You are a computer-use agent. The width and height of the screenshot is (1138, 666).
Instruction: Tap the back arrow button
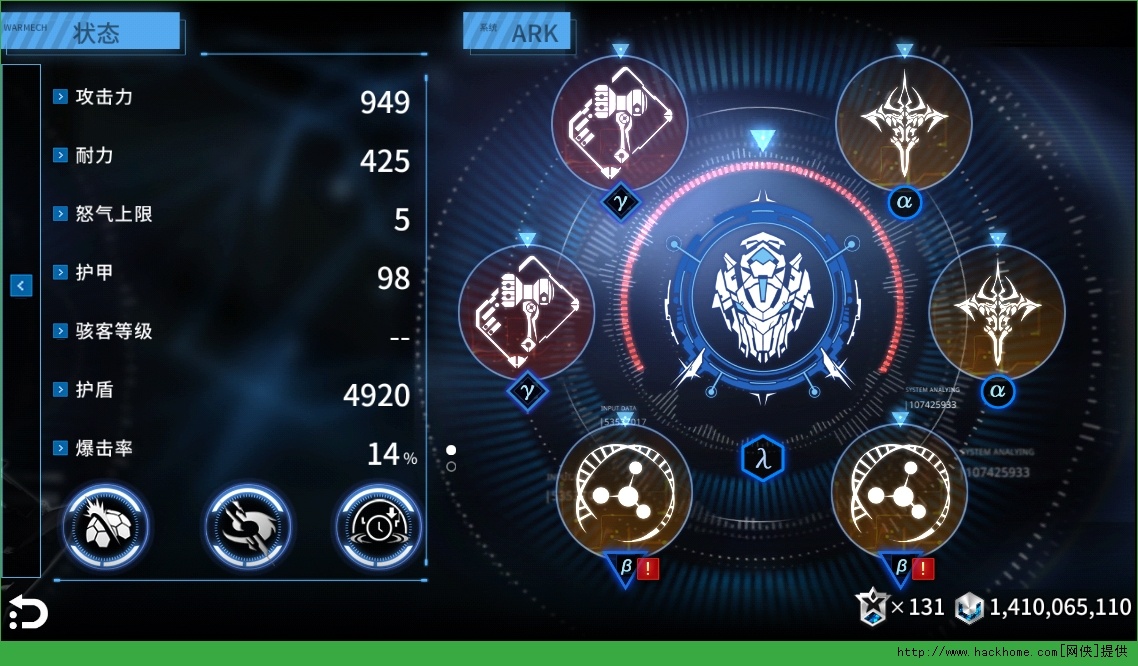[28, 611]
